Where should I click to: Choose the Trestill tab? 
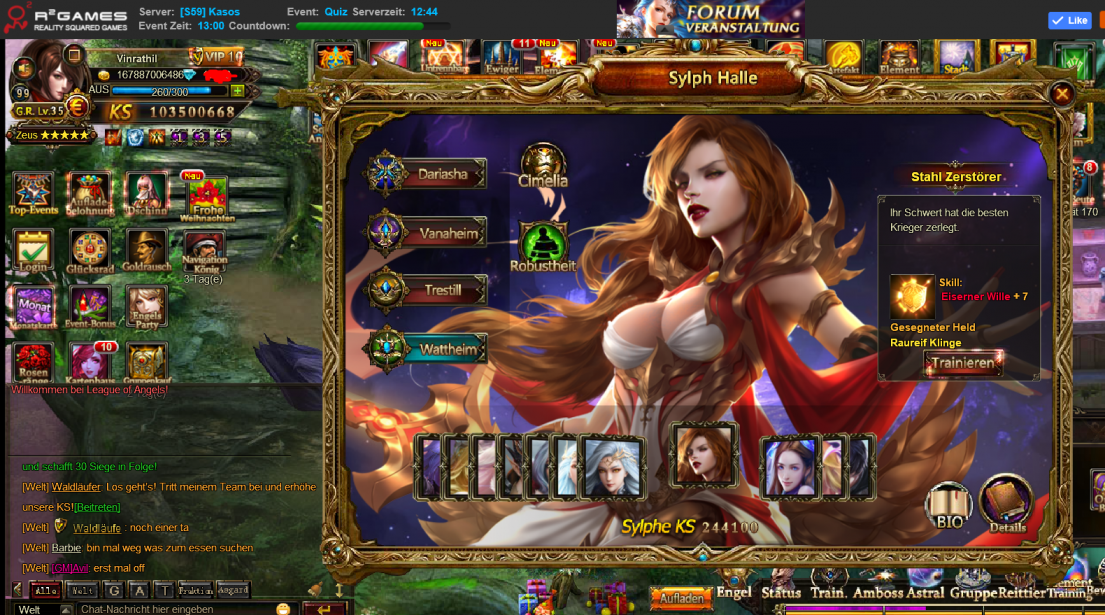(430, 291)
